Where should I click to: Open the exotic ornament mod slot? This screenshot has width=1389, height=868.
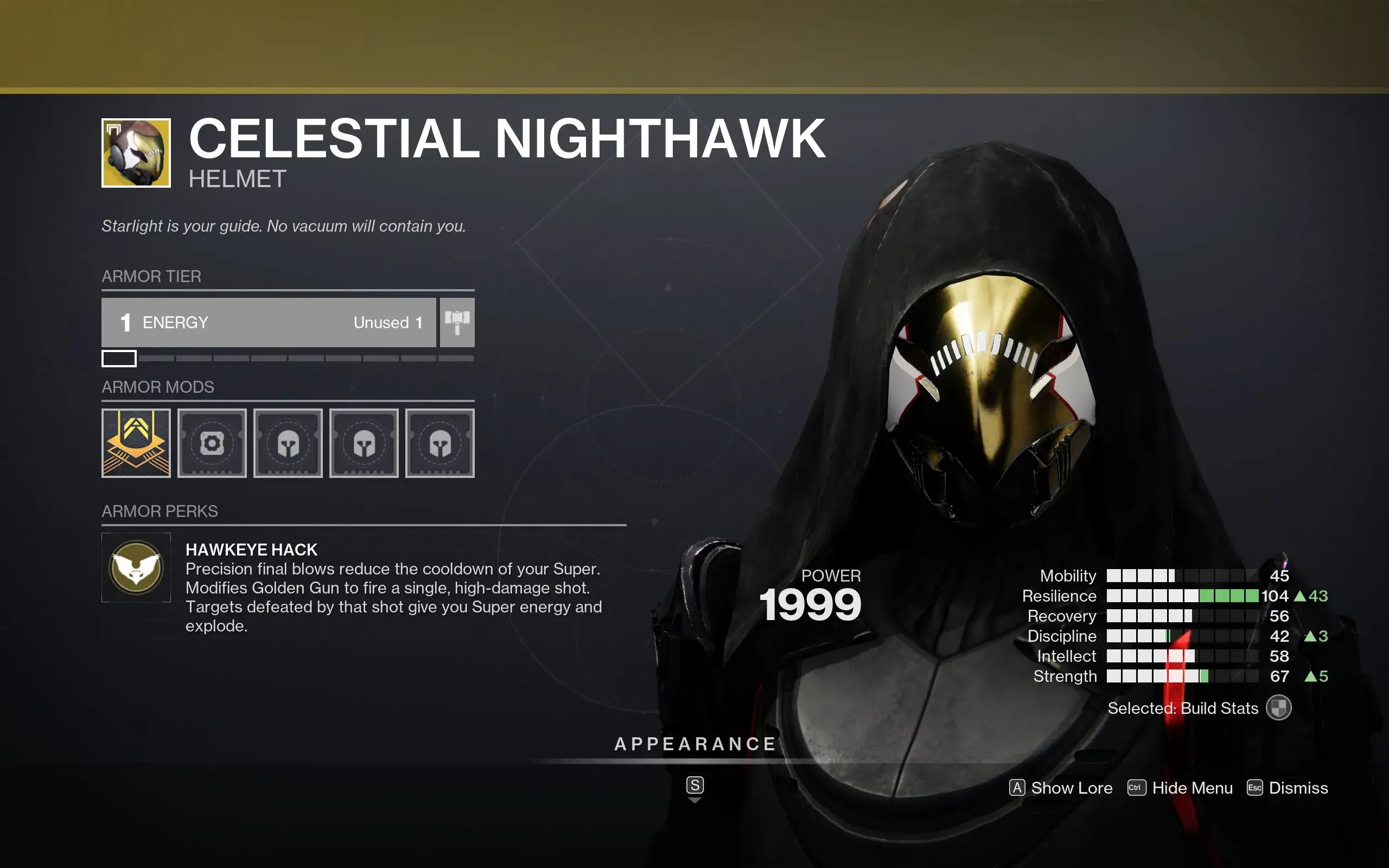pyautogui.click(x=136, y=443)
